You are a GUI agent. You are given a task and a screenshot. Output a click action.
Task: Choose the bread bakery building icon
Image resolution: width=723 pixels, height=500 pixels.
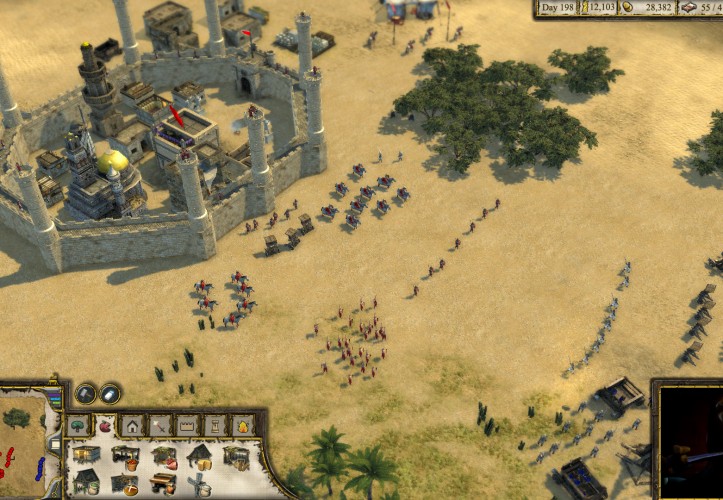pos(125,484)
